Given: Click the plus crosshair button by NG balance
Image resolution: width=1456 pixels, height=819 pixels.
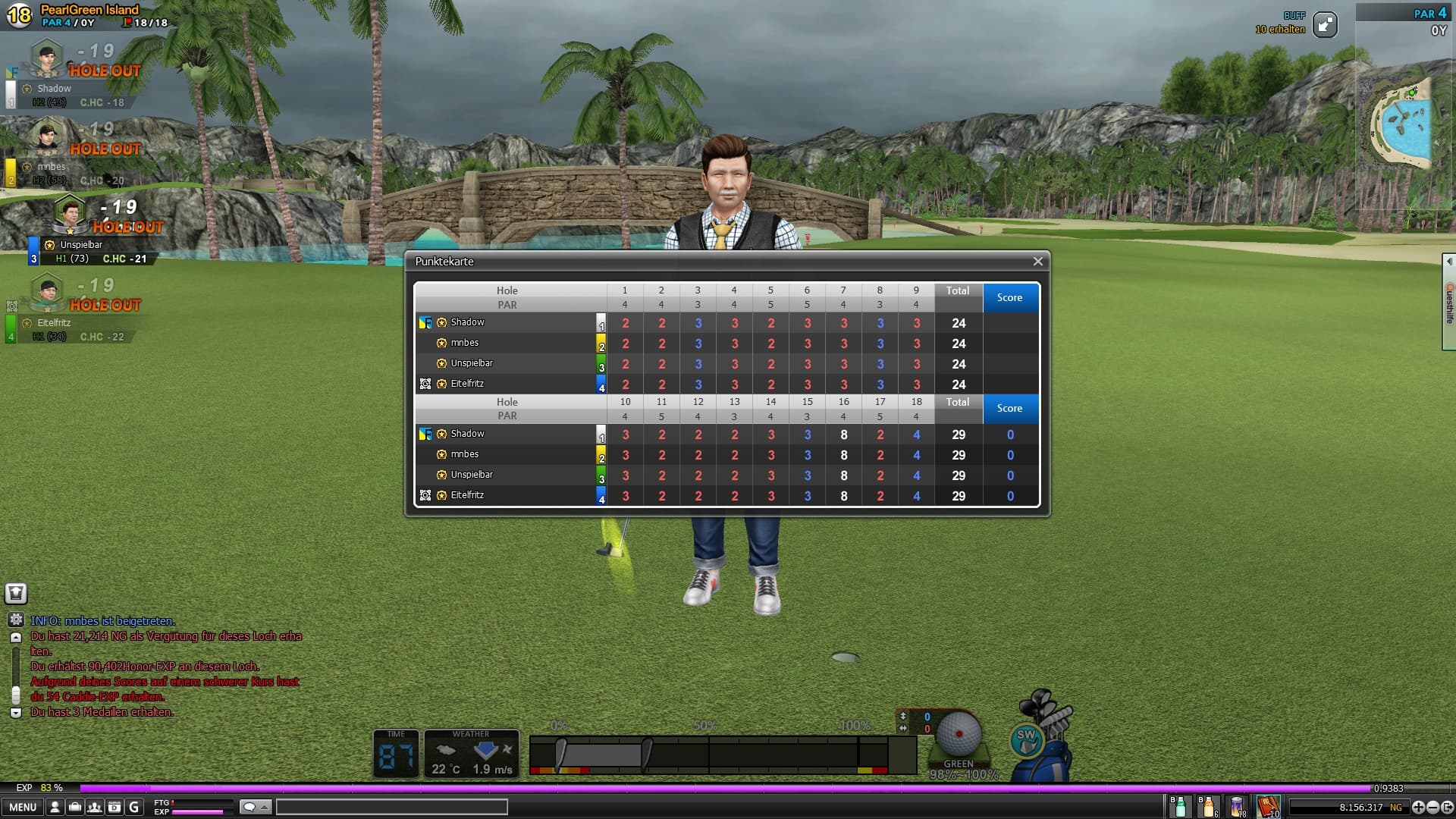Looking at the screenshot, I should pyautogui.click(x=1418, y=808).
